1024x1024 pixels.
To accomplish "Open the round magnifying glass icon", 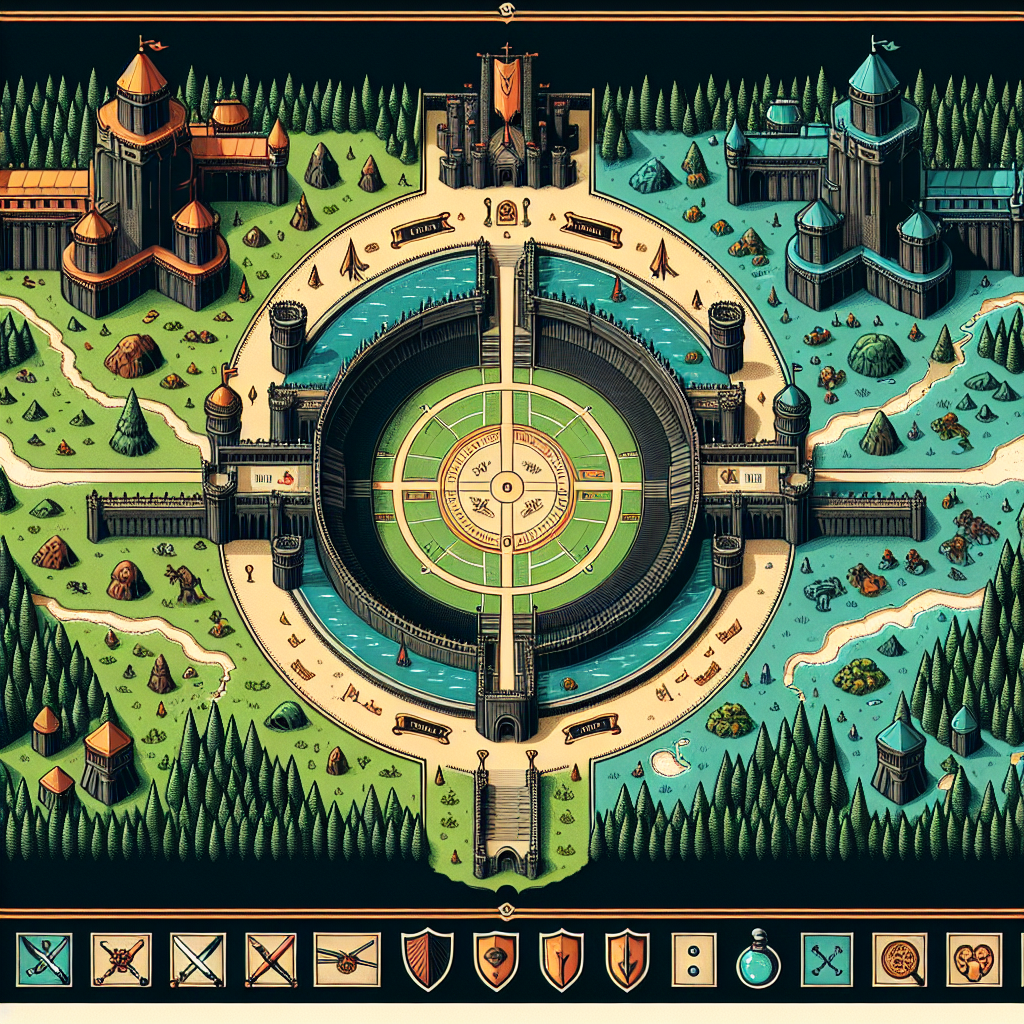I will [x=897, y=960].
